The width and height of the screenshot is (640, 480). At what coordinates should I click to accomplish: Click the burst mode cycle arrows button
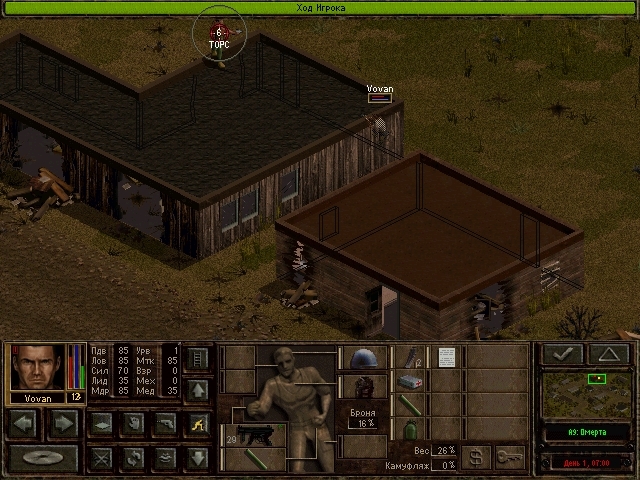[133, 458]
